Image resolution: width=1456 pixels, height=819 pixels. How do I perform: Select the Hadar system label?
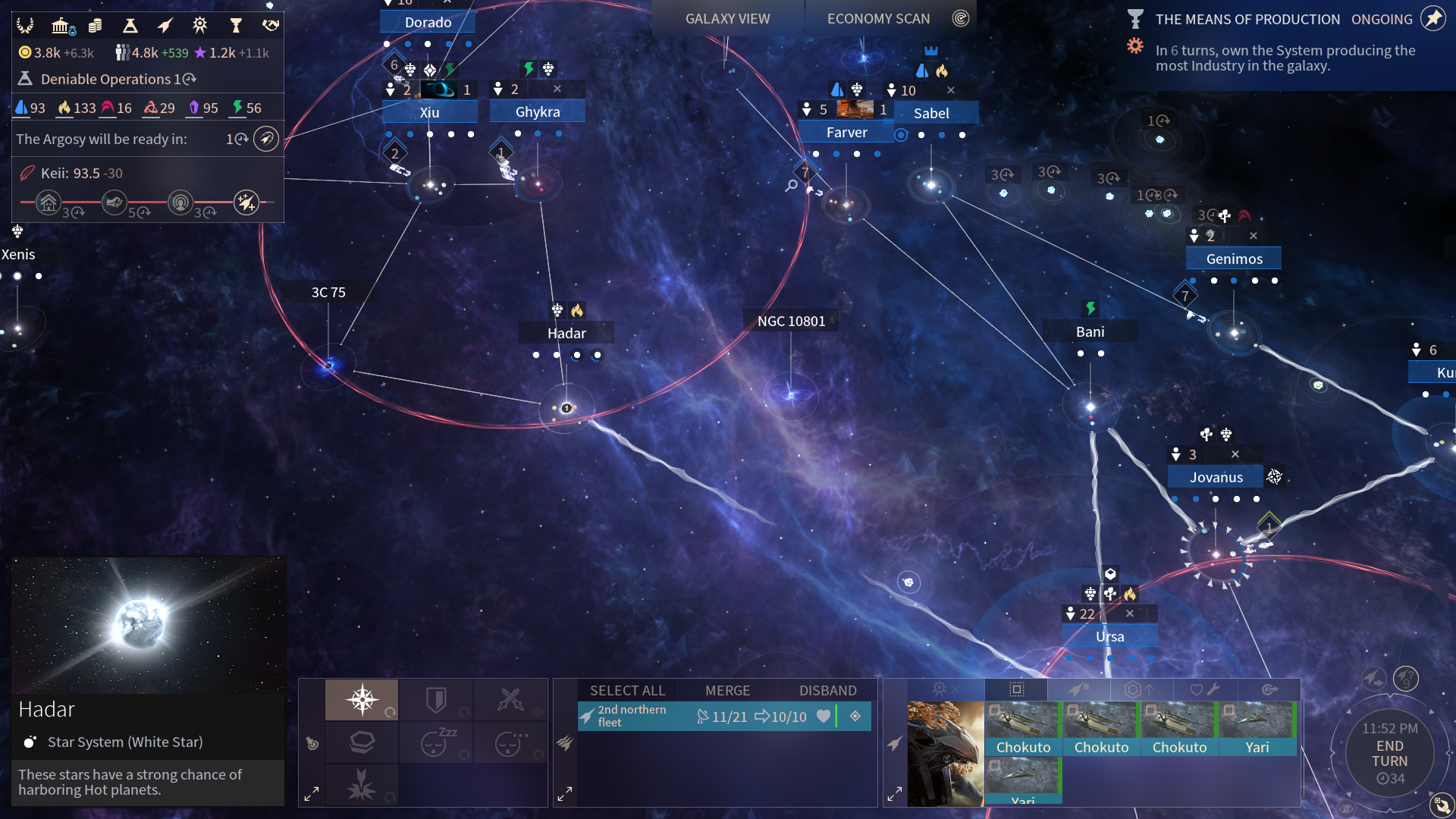566,333
